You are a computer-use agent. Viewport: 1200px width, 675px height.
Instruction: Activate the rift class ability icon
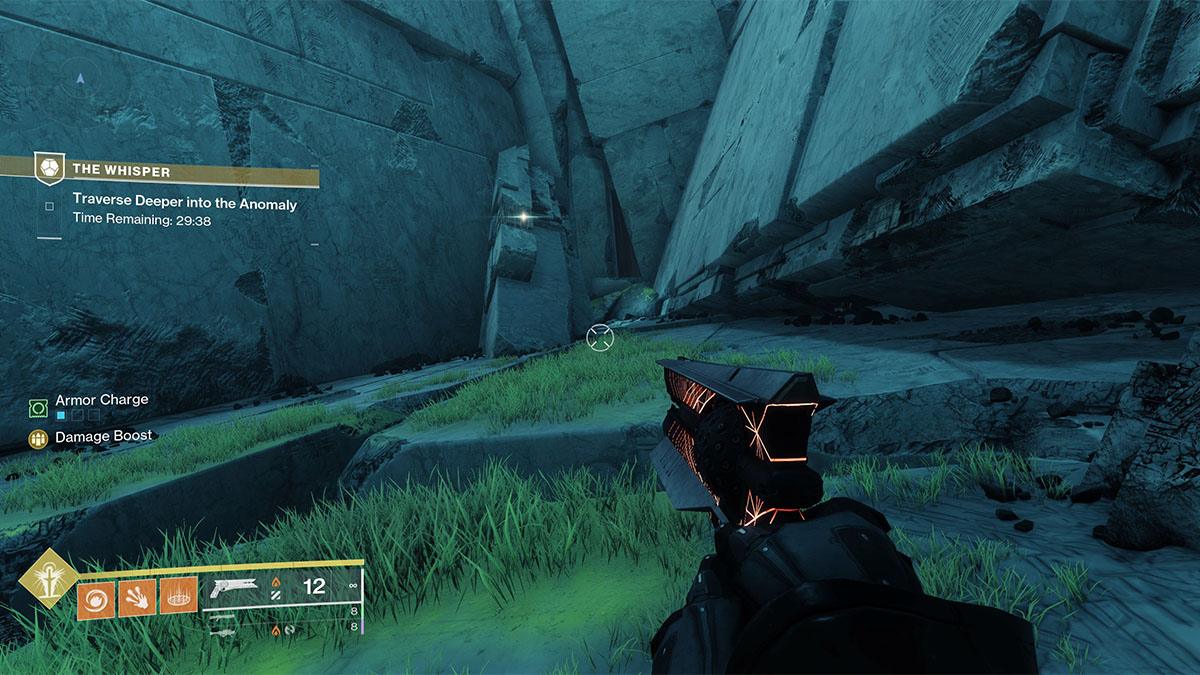tap(176, 598)
